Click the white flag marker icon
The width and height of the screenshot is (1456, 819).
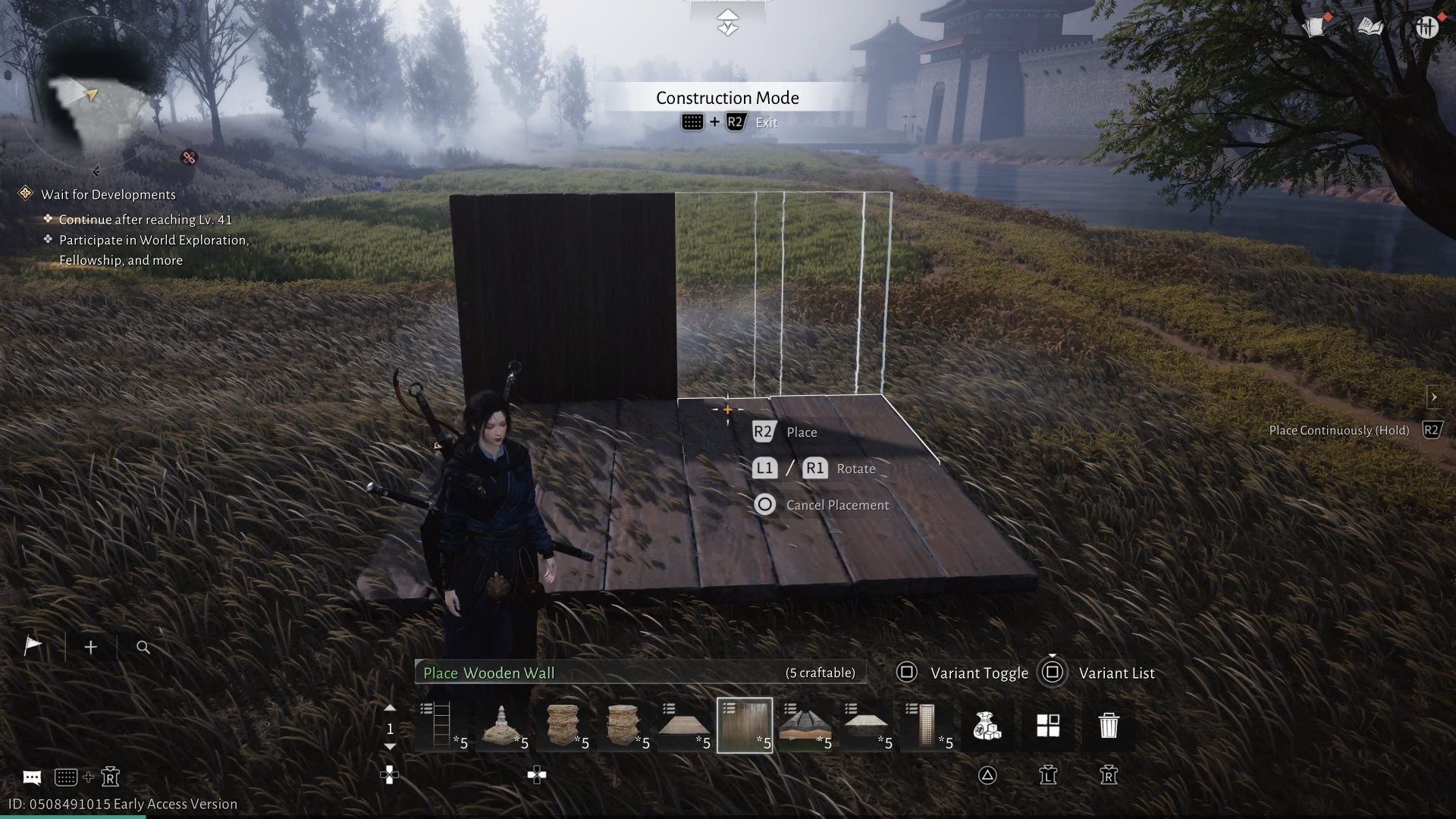(x=33, y=646)
